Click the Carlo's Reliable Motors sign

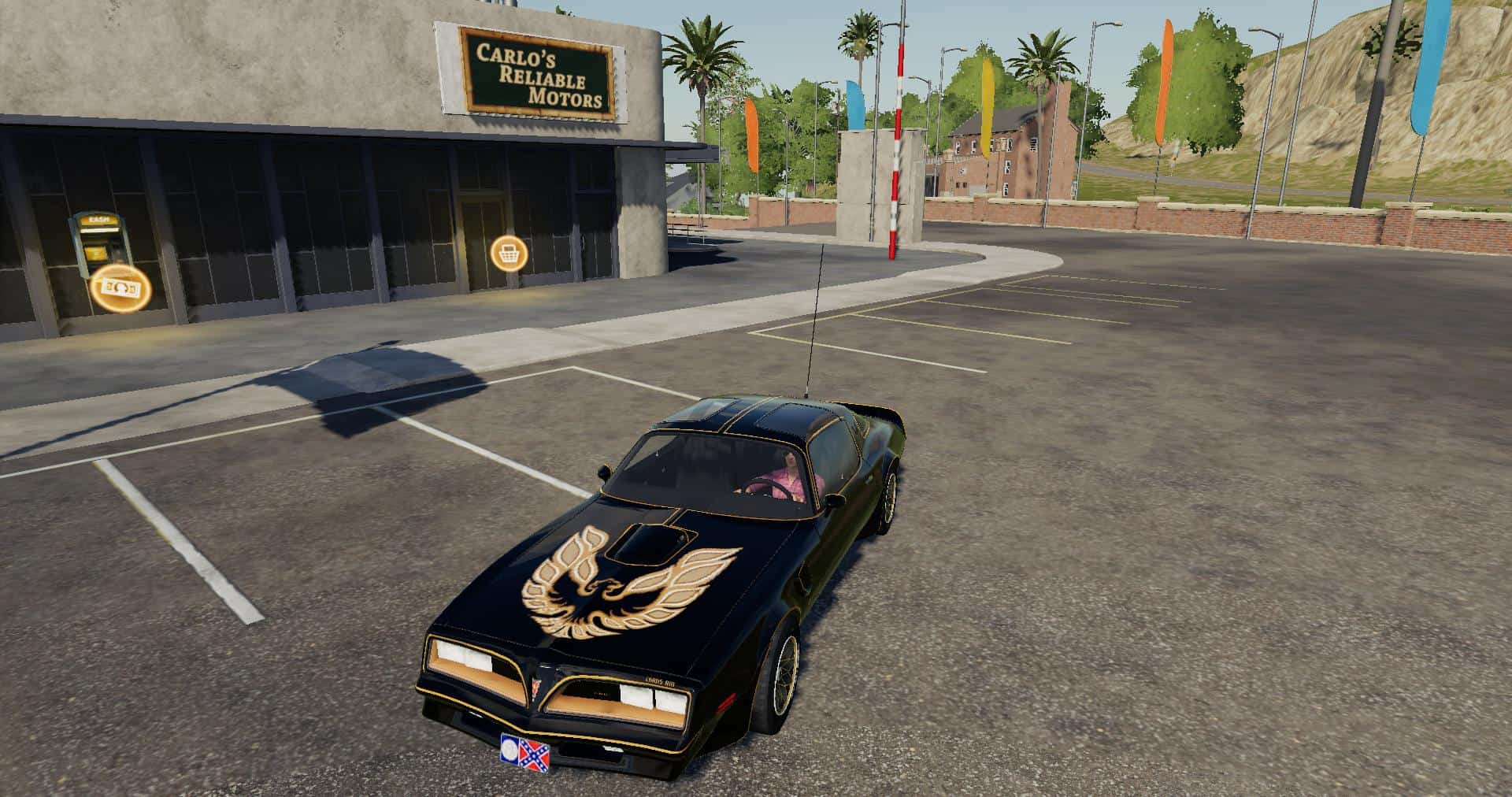535,71
